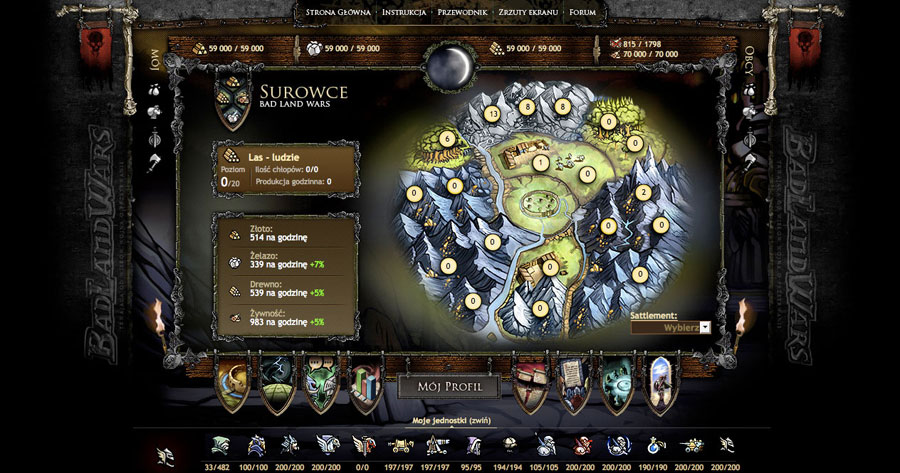Image resolution: width=900 pixels, height=473 pixels.
Task: Select the glowing eye orb shield
Action: coord(617,384)
